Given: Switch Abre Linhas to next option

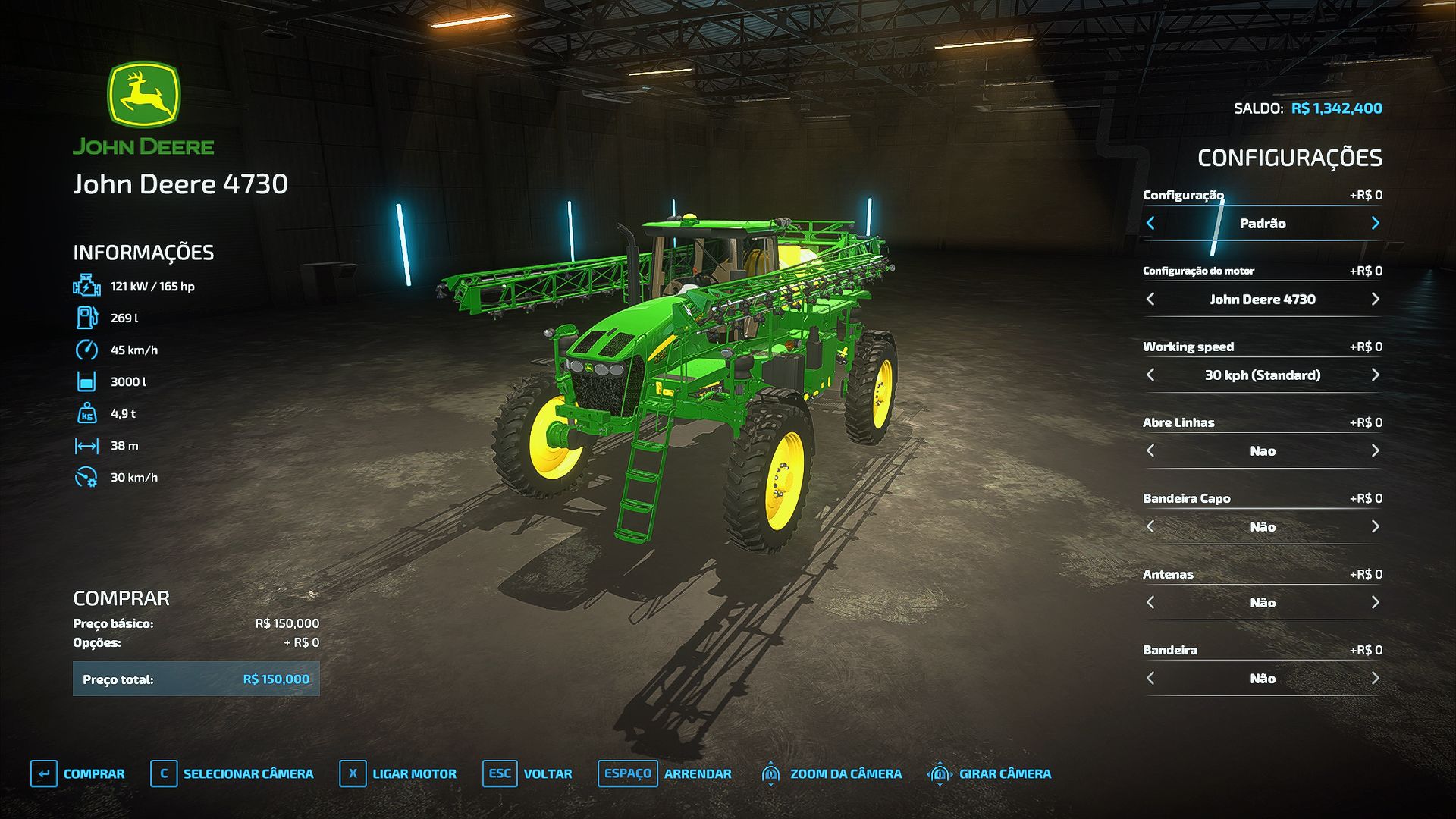Looking at the screenshot, I should 1375,450.
